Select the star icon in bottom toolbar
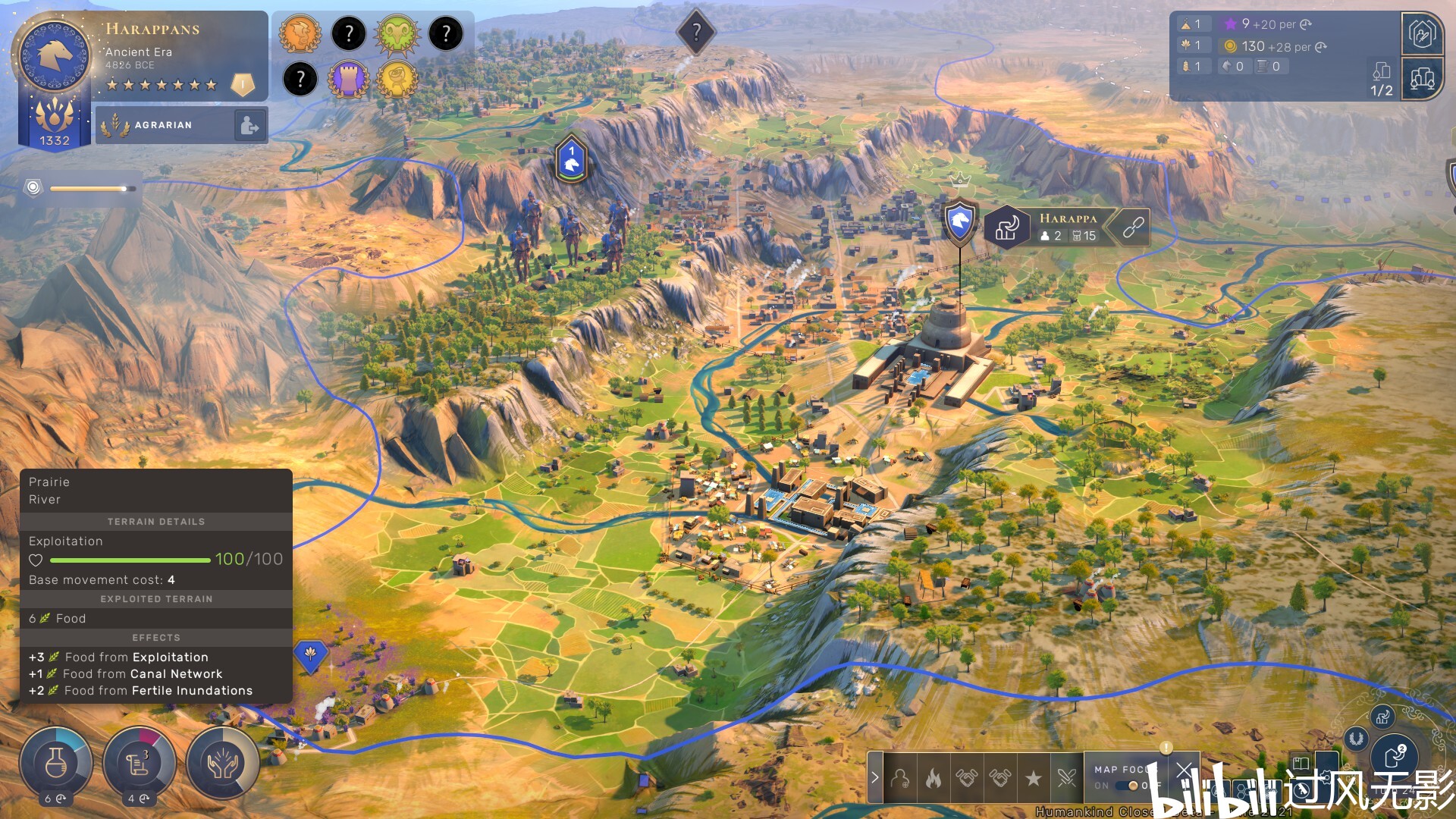Screen dimensions: 1456x819 pos(1033,778)
